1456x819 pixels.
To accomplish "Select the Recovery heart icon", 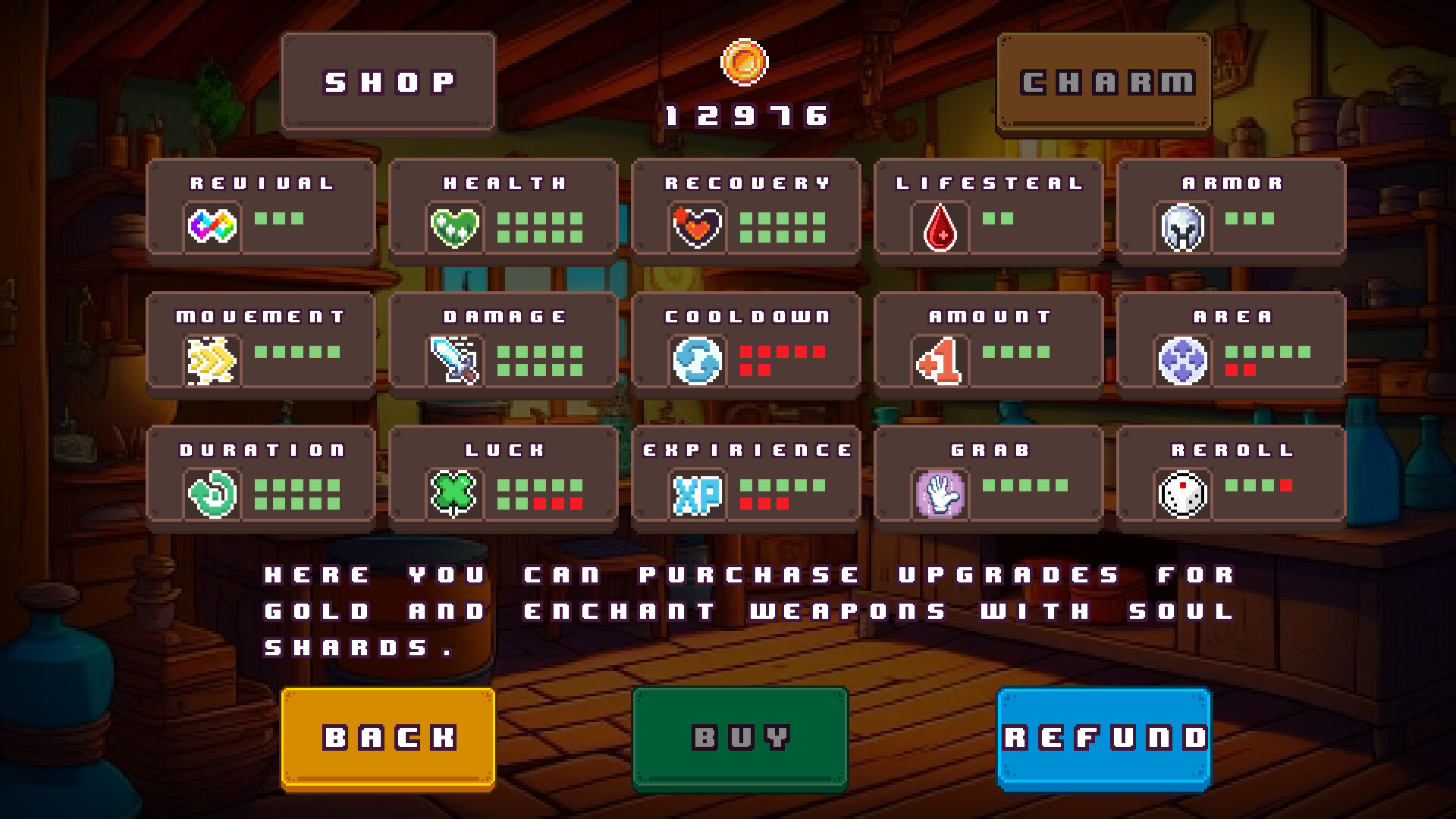I will 698,225.
